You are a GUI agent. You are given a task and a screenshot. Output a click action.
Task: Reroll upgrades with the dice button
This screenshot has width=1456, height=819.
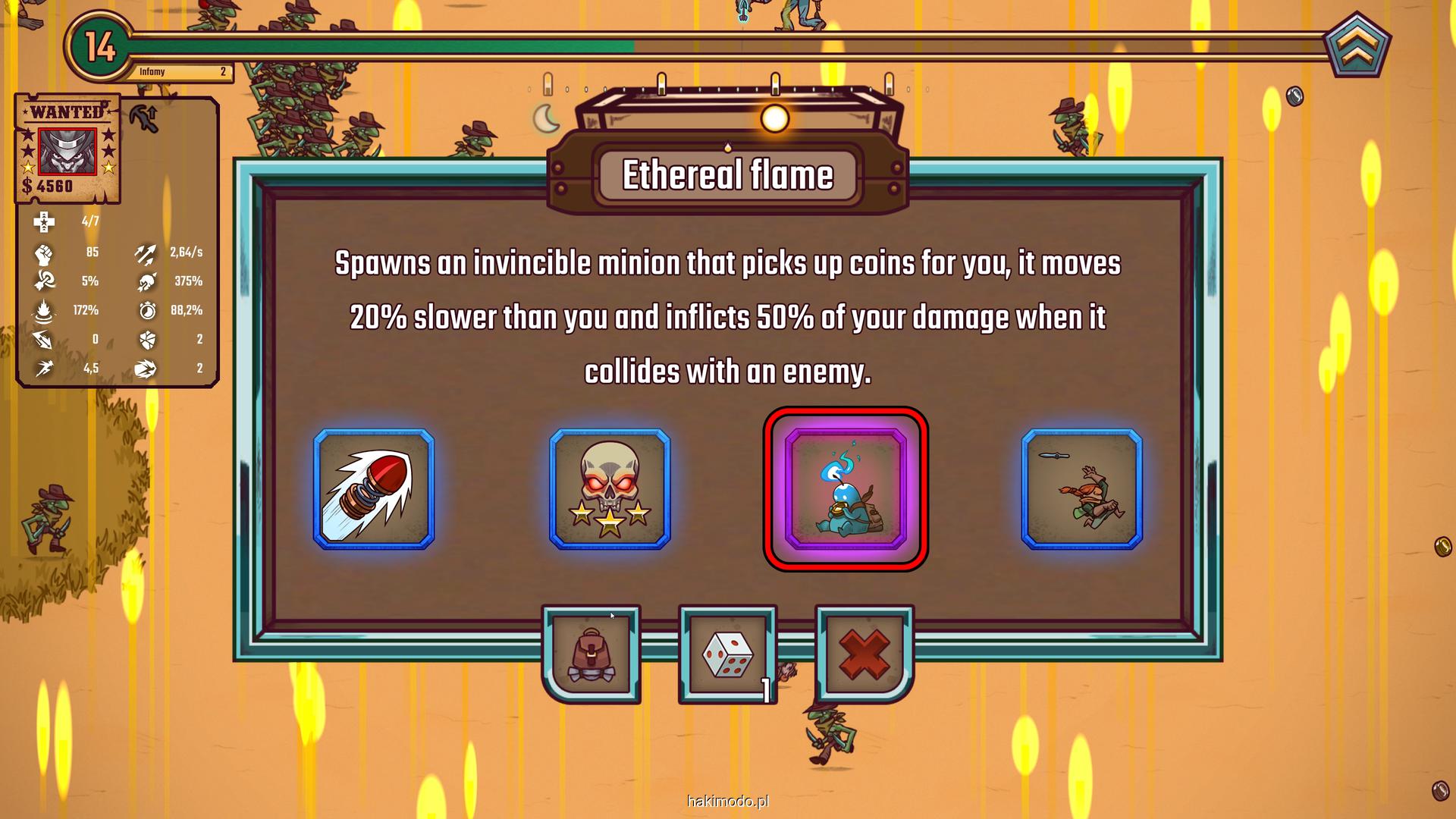click(727, 654)
